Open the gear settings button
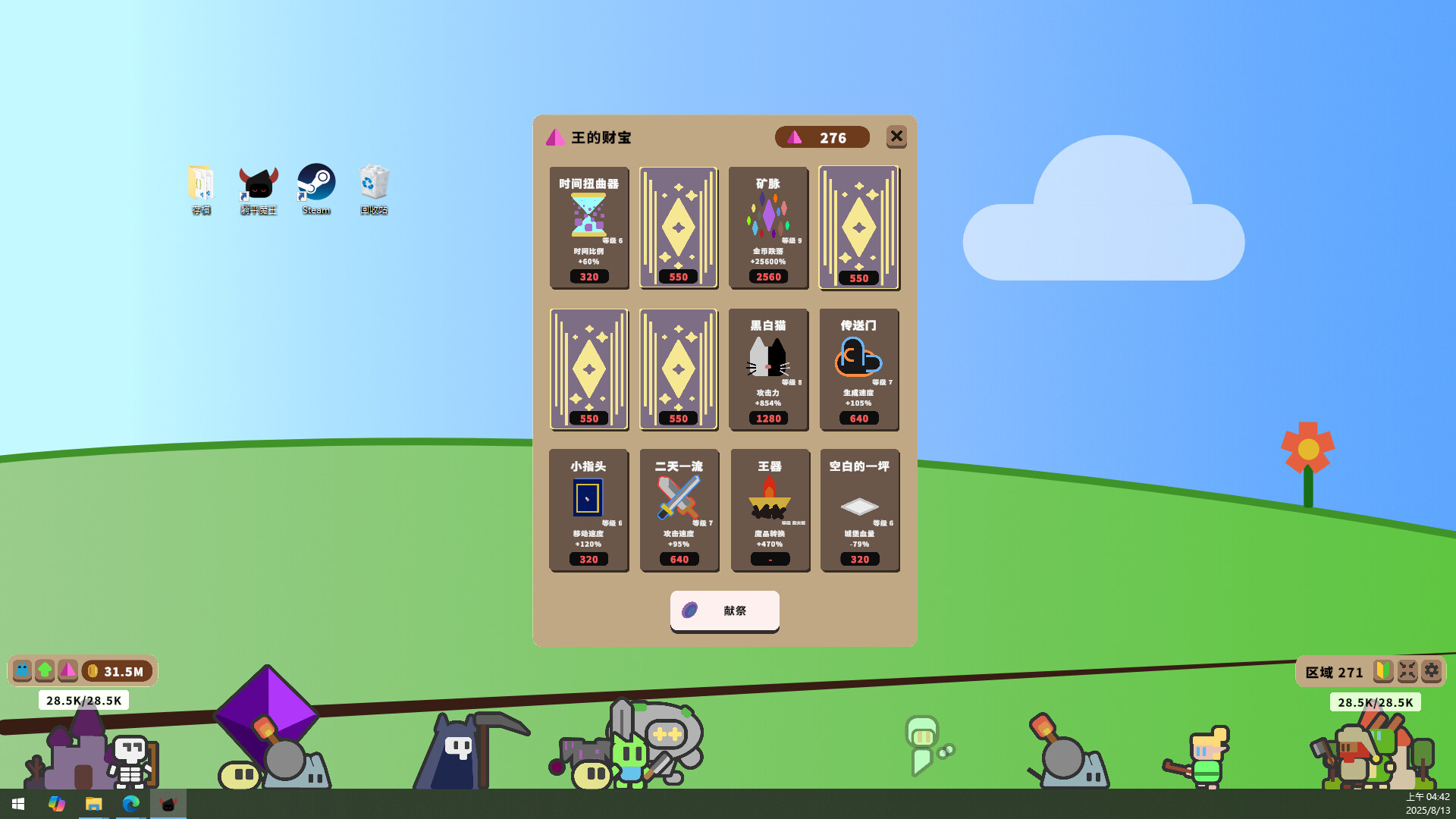The height and width of the screenshot is (819, 1456). [1431, 671]
